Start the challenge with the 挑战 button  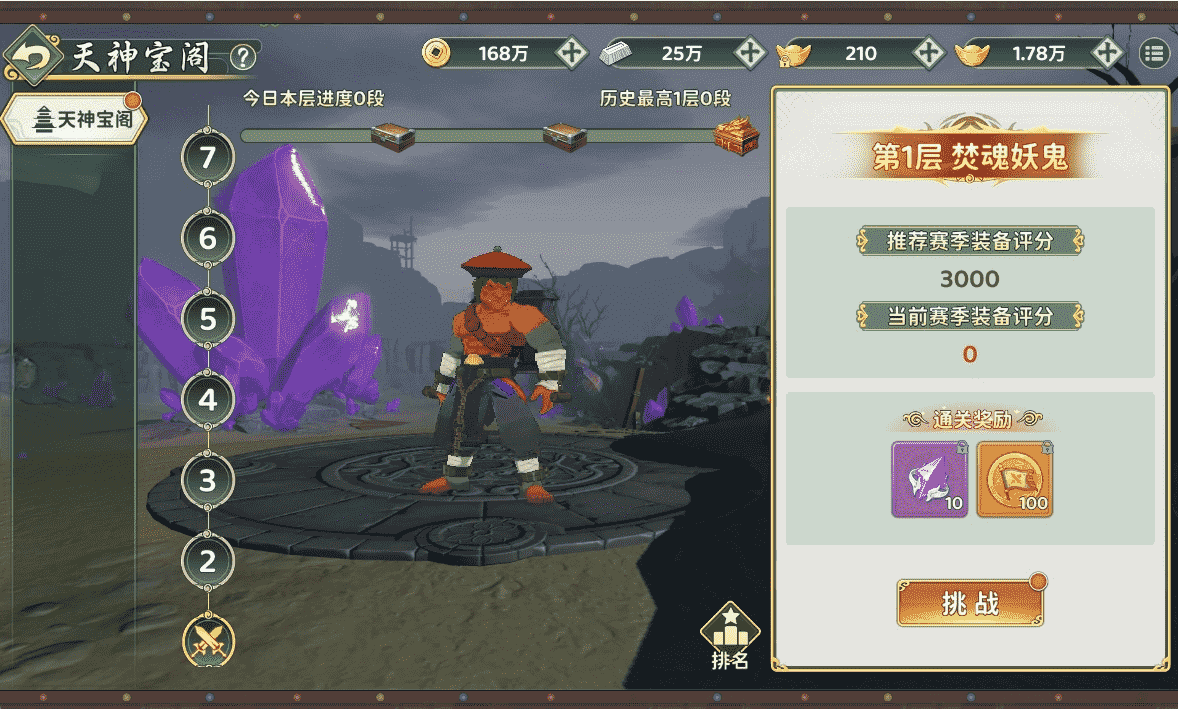pyautogui.click(x=970, y=602)
